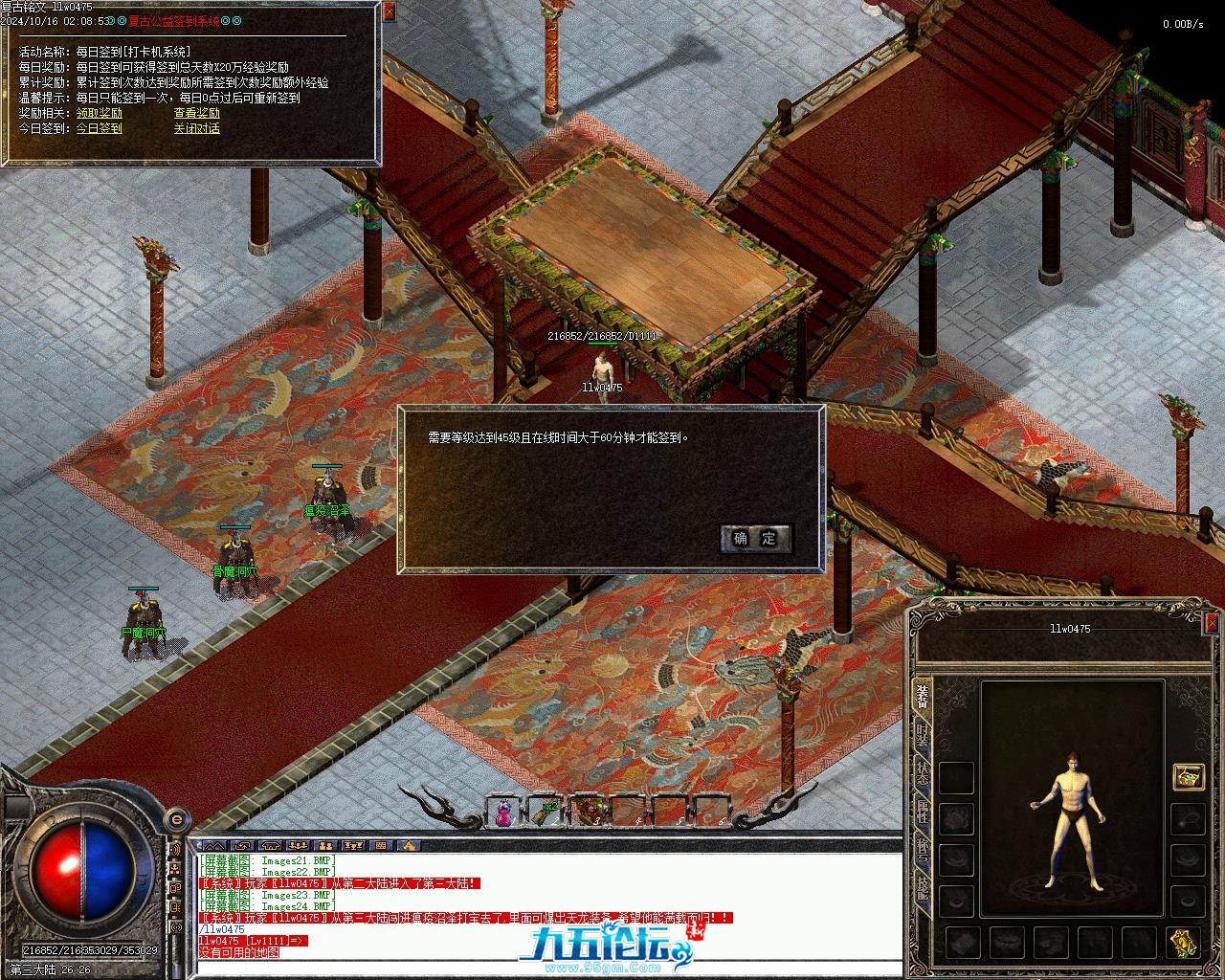Viewport: 1225px width, 980px height.
Task: Open the 查看奖励 view rewards link
Action: coord(196,113)
